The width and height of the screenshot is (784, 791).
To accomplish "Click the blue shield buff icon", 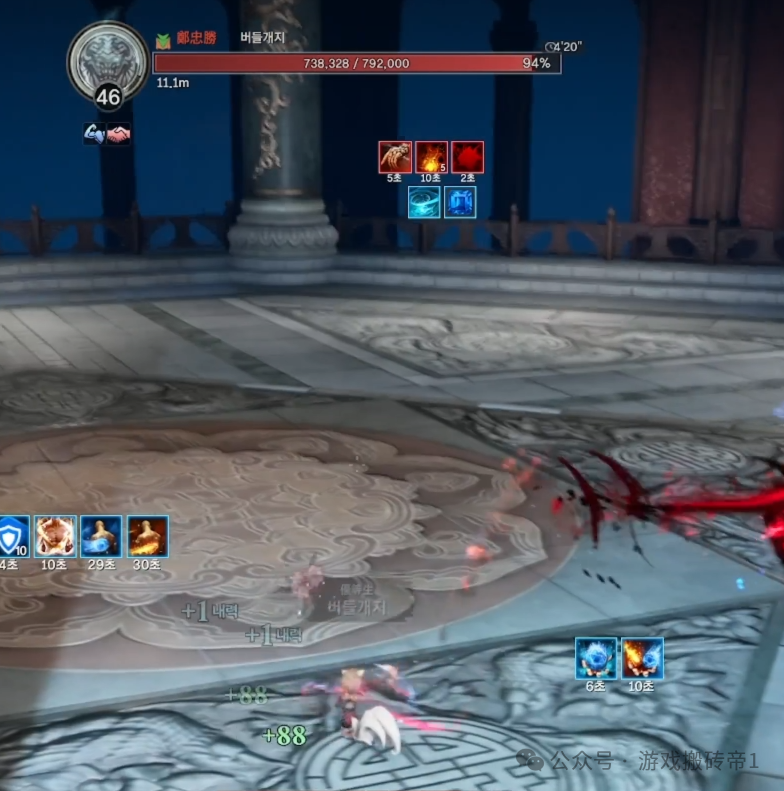I will pyautogui.click(x=12, y=536).
